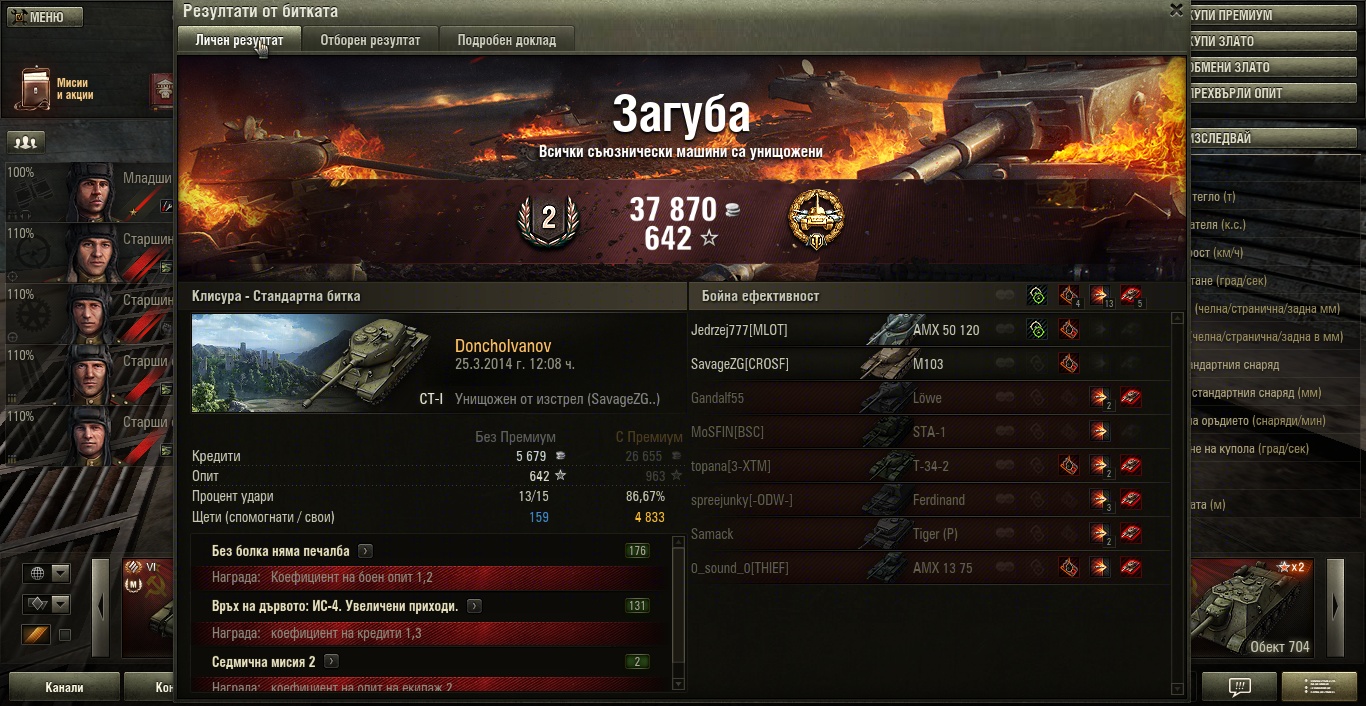Open the Канали chat button
This screenshot has width=1366, height=706.
coord(64,688)
